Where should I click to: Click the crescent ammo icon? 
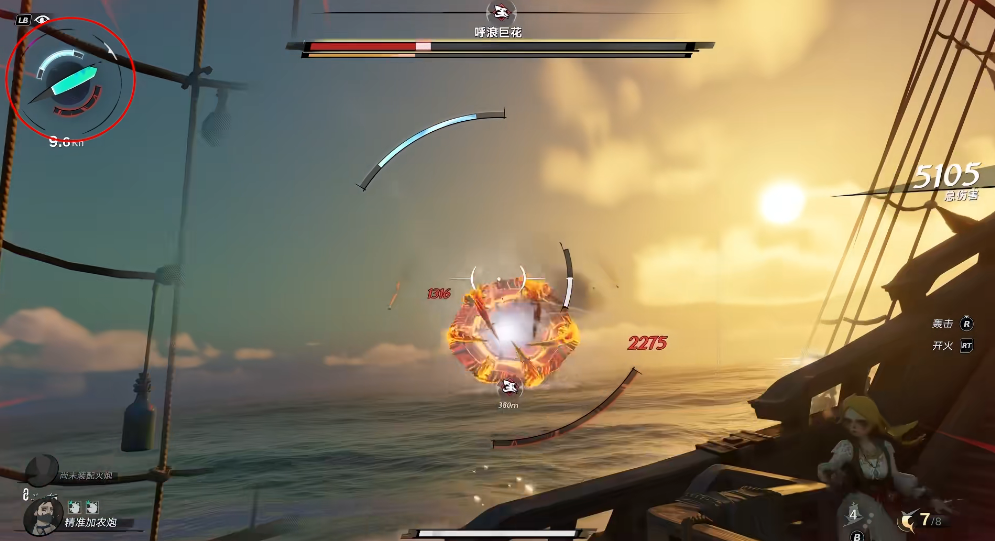tap(906, 519)
